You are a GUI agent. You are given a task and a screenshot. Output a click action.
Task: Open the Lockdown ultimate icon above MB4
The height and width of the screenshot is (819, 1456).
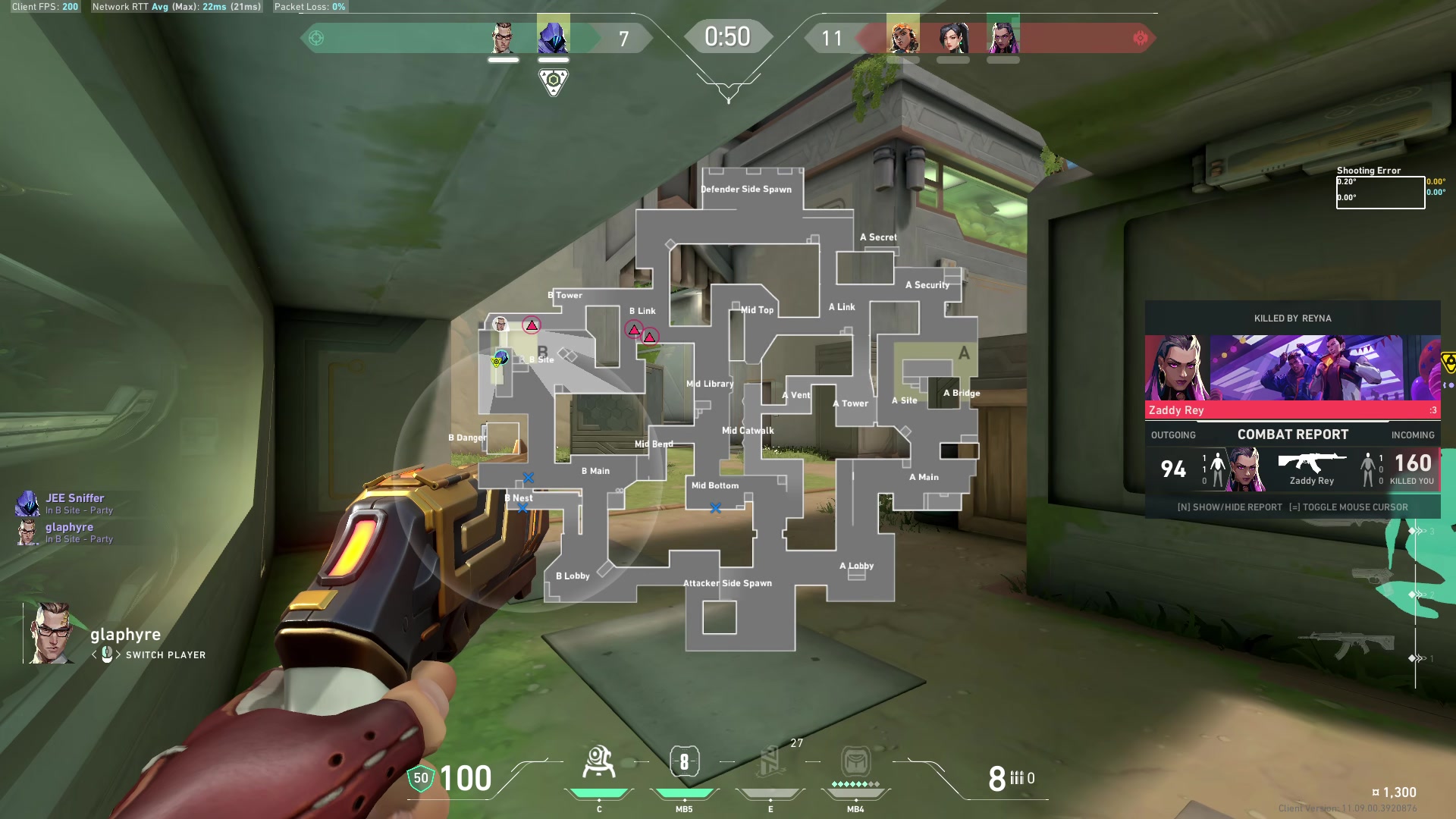pos(855,762)
